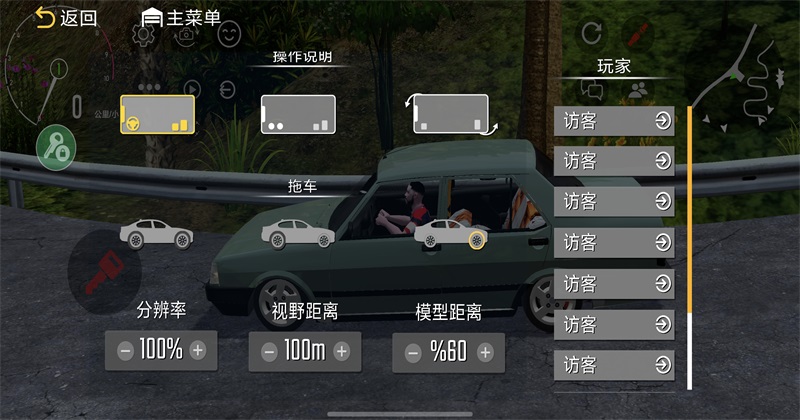800x420 pixels.
Task: Select the 拖车 car with yellow-highlighted wheel
Action: point(450,235)
